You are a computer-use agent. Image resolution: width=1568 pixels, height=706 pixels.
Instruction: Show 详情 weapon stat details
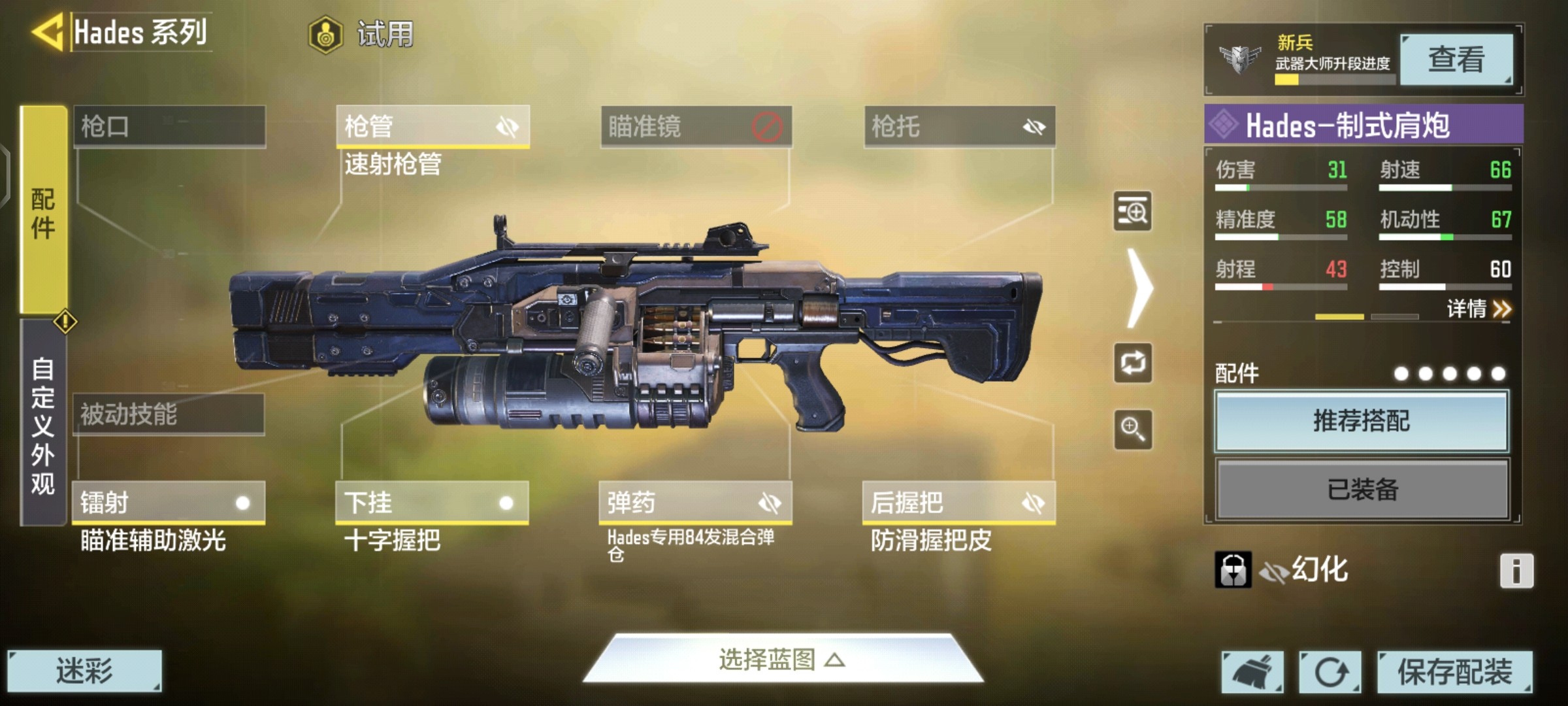click(1478, 309)
